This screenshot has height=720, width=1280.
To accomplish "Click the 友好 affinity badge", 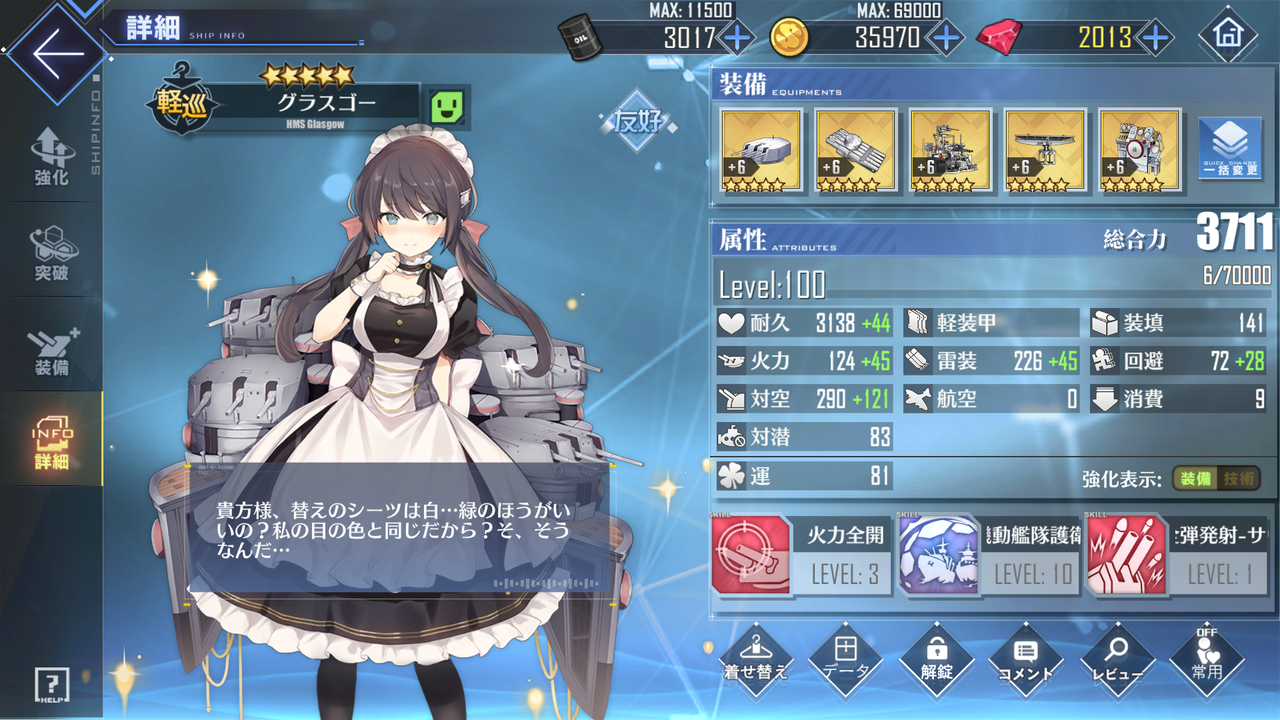I will click(636, 120).
